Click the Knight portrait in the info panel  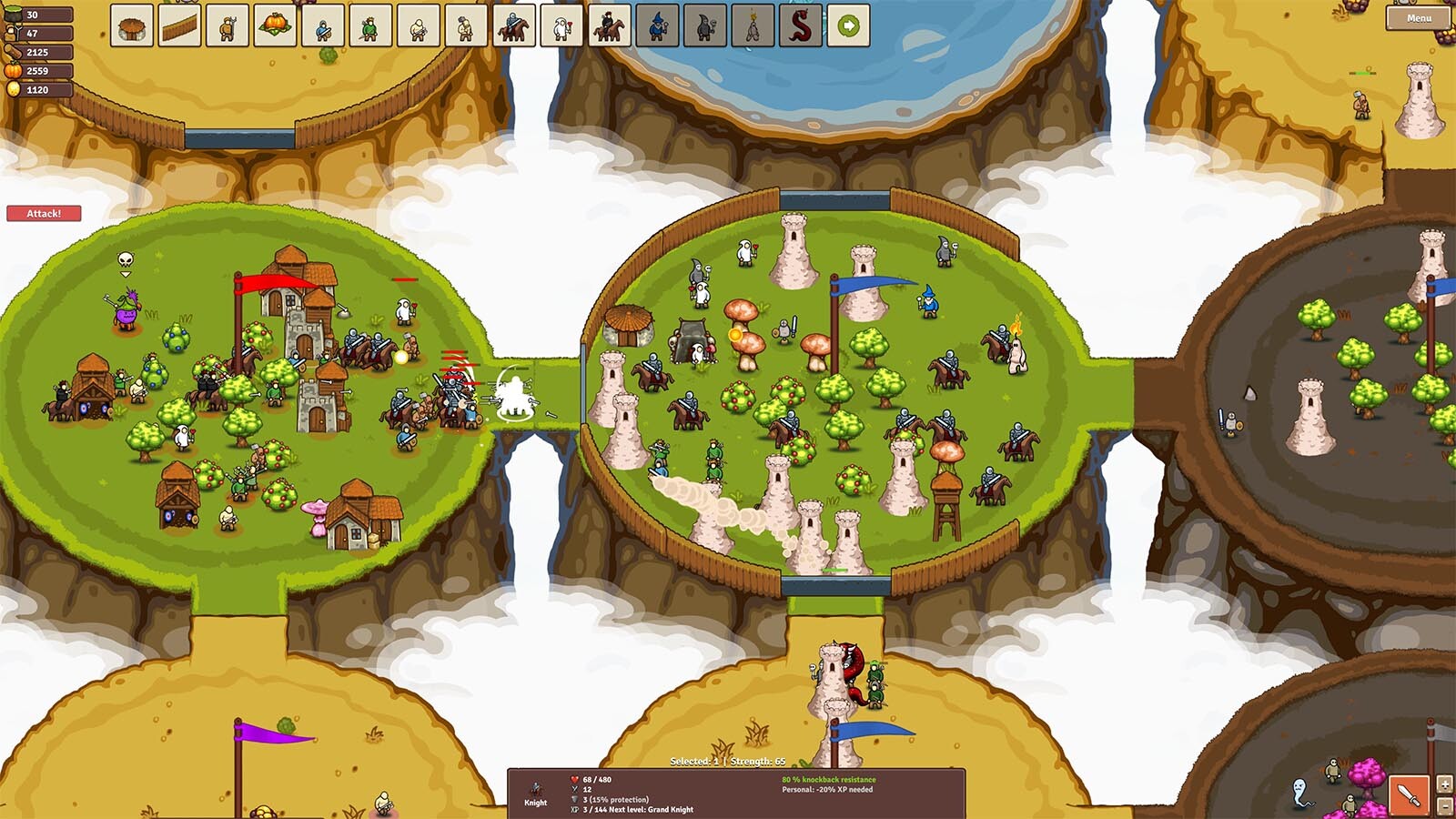click(536, 794)
